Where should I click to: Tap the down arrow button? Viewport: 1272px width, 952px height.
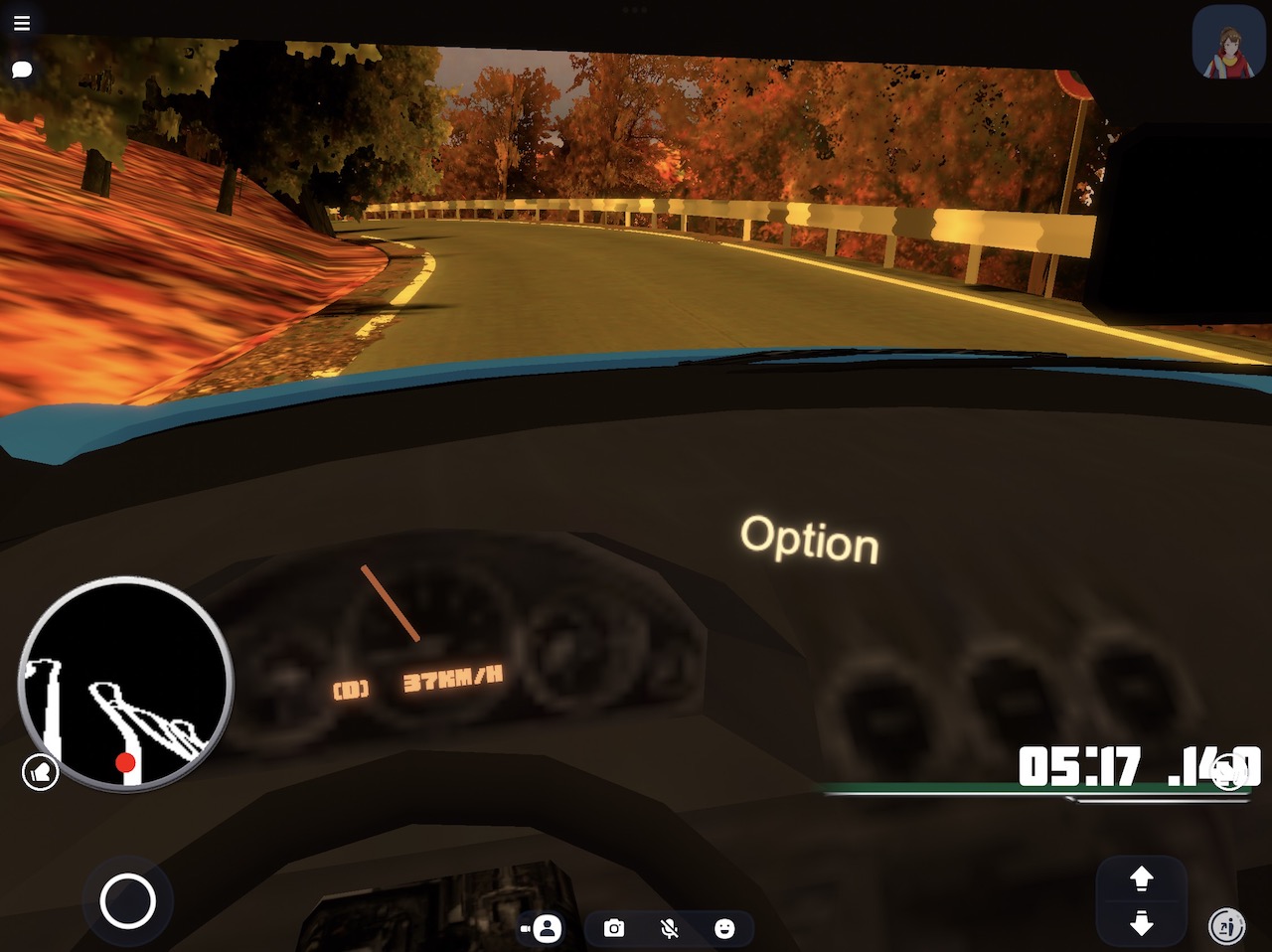(1141, 924)
